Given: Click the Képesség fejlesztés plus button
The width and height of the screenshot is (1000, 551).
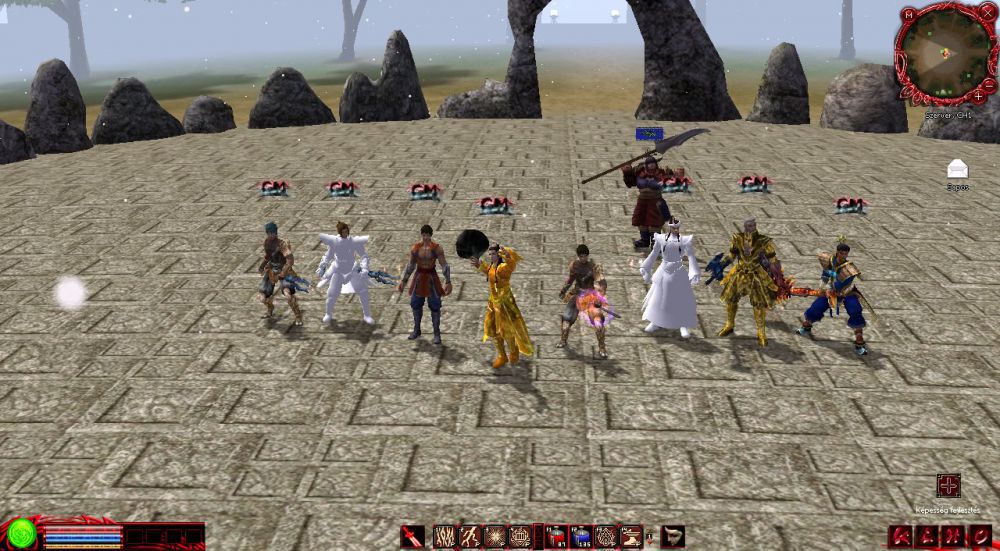Looking at the screenshot, I should 948,485.
